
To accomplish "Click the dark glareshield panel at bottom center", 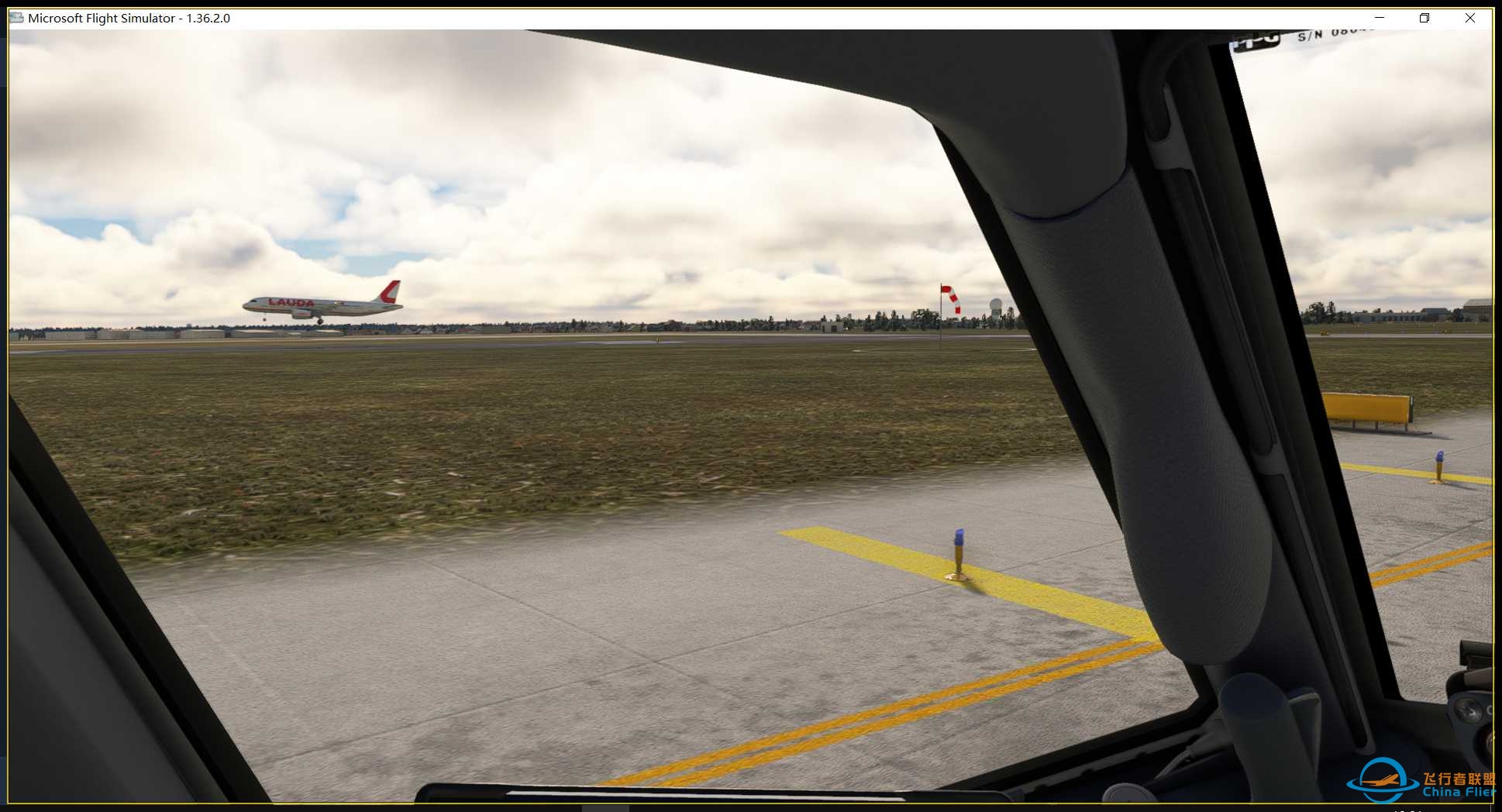I will (x=698, y=798).
